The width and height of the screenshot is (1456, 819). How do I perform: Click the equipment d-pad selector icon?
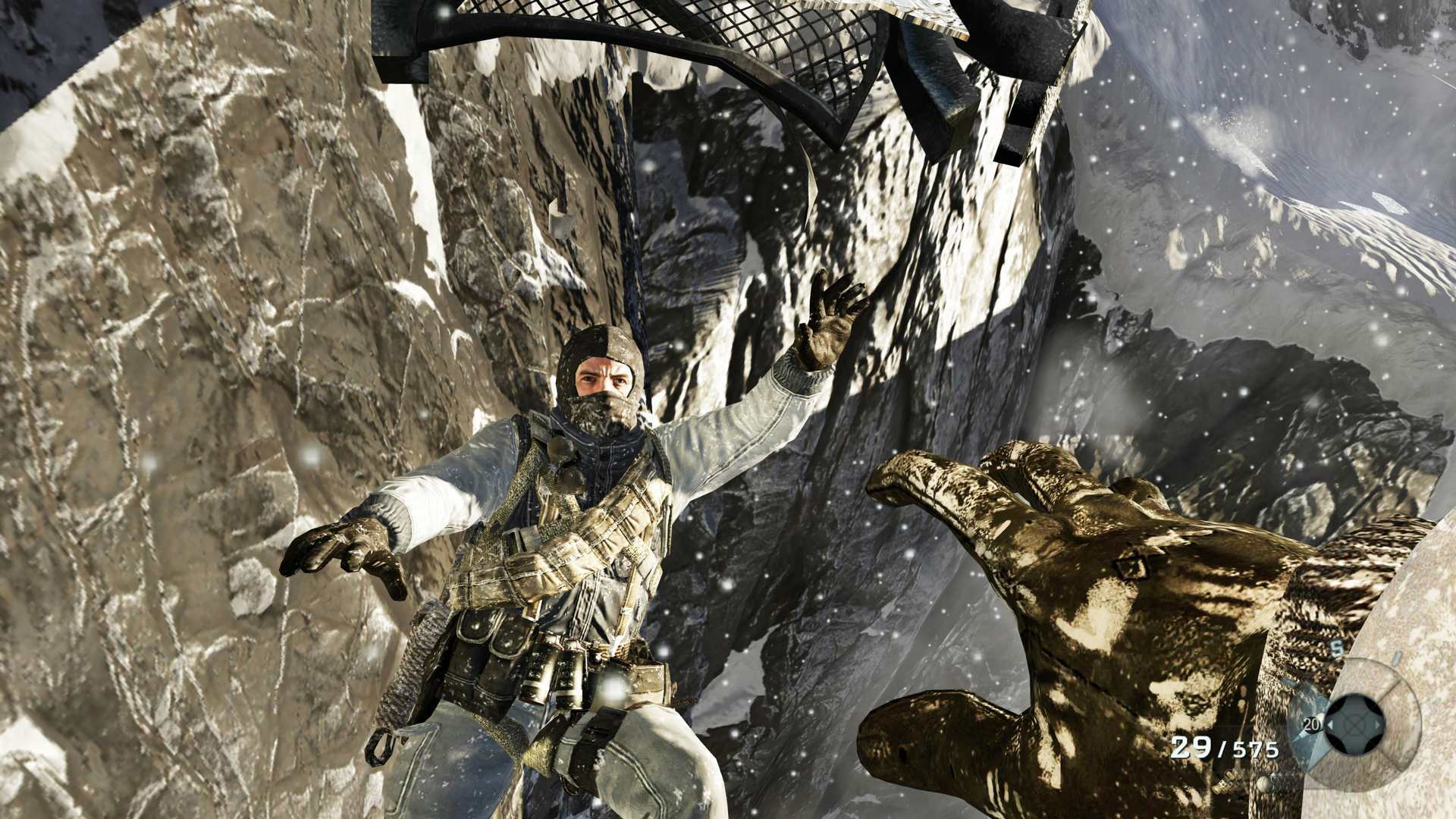click(1354, 726)
